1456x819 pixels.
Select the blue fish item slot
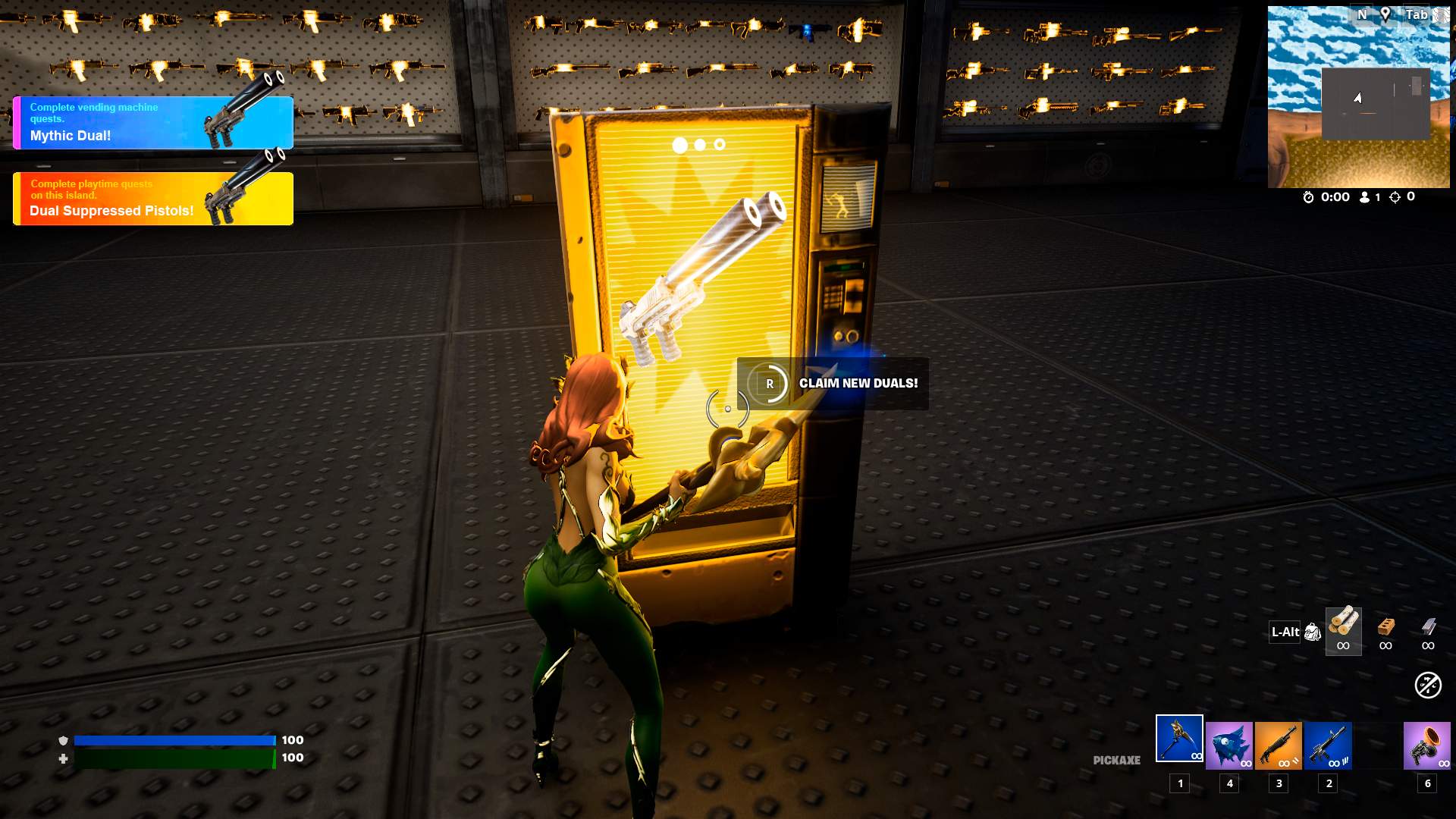[x=1229, y=745]
